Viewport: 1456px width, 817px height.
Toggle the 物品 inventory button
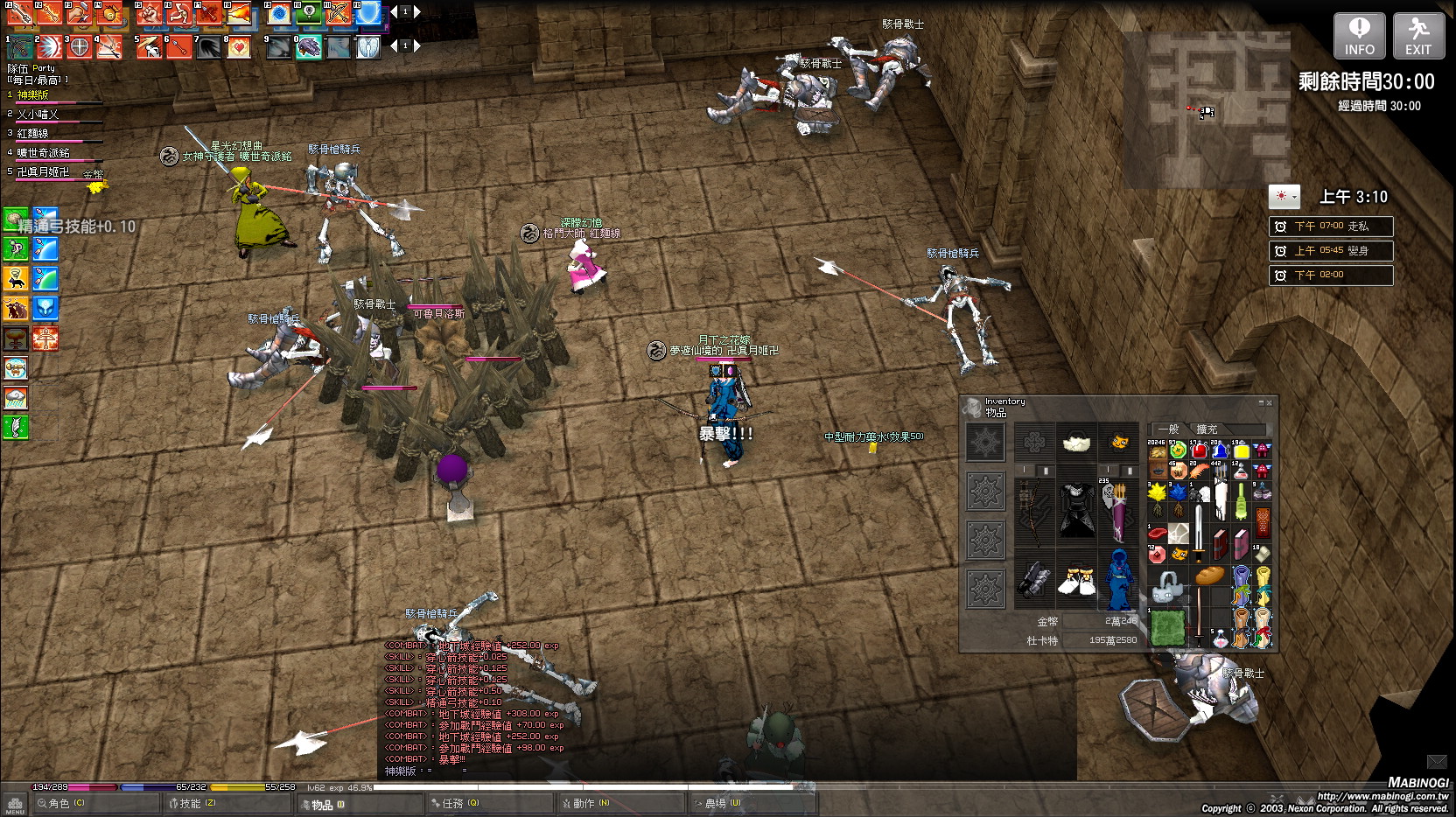pyautogui.click(x=324, y=804)
